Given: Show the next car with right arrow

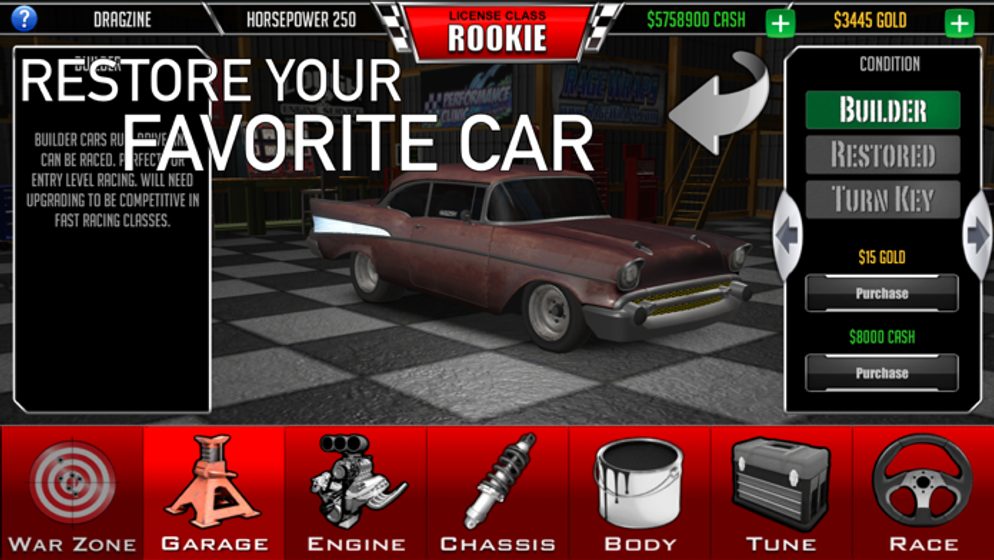Looking at the screenshot, I should (977, 235).
